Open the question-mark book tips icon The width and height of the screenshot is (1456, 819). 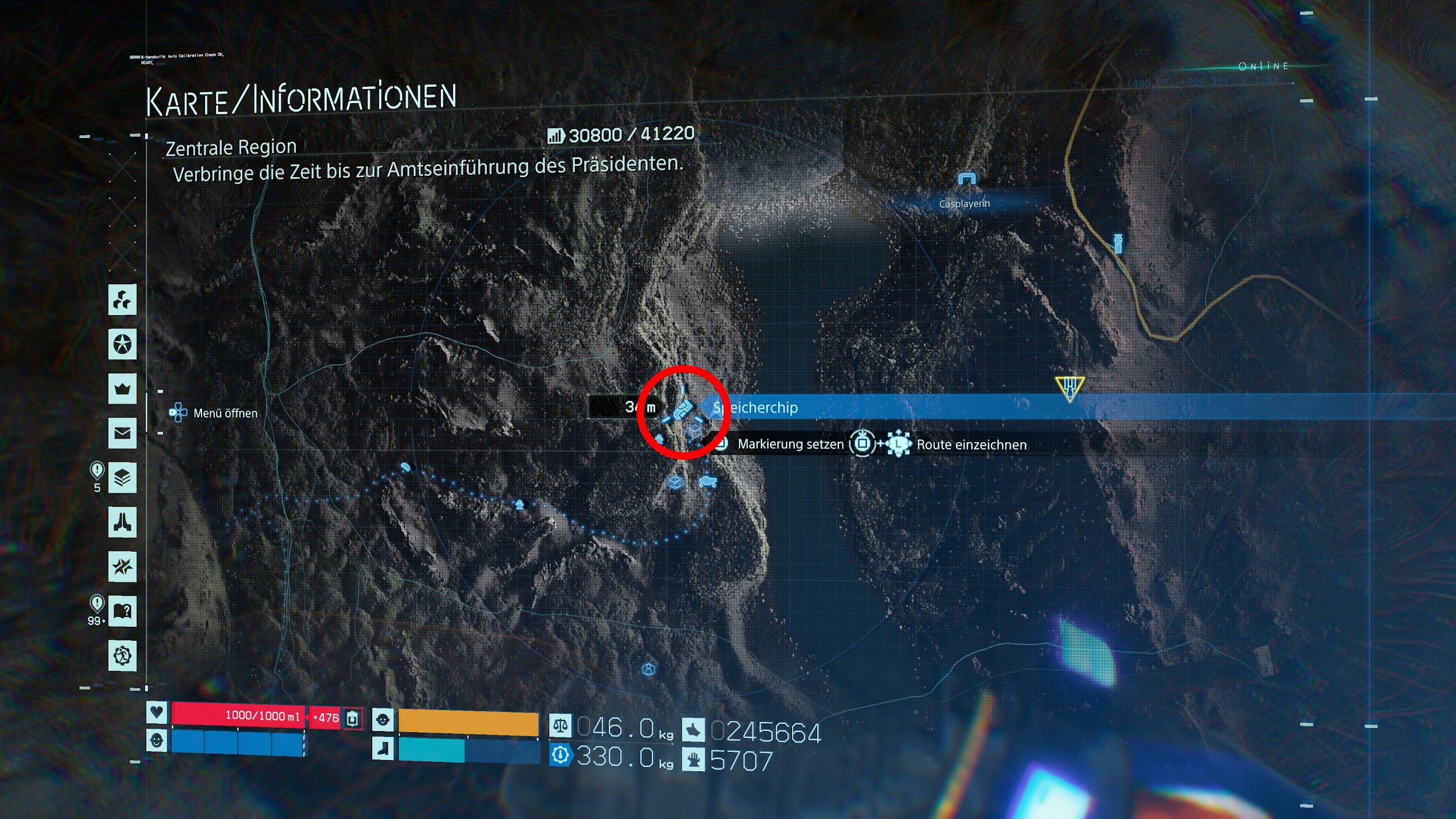pyautogui.click(x=122, y=611)
